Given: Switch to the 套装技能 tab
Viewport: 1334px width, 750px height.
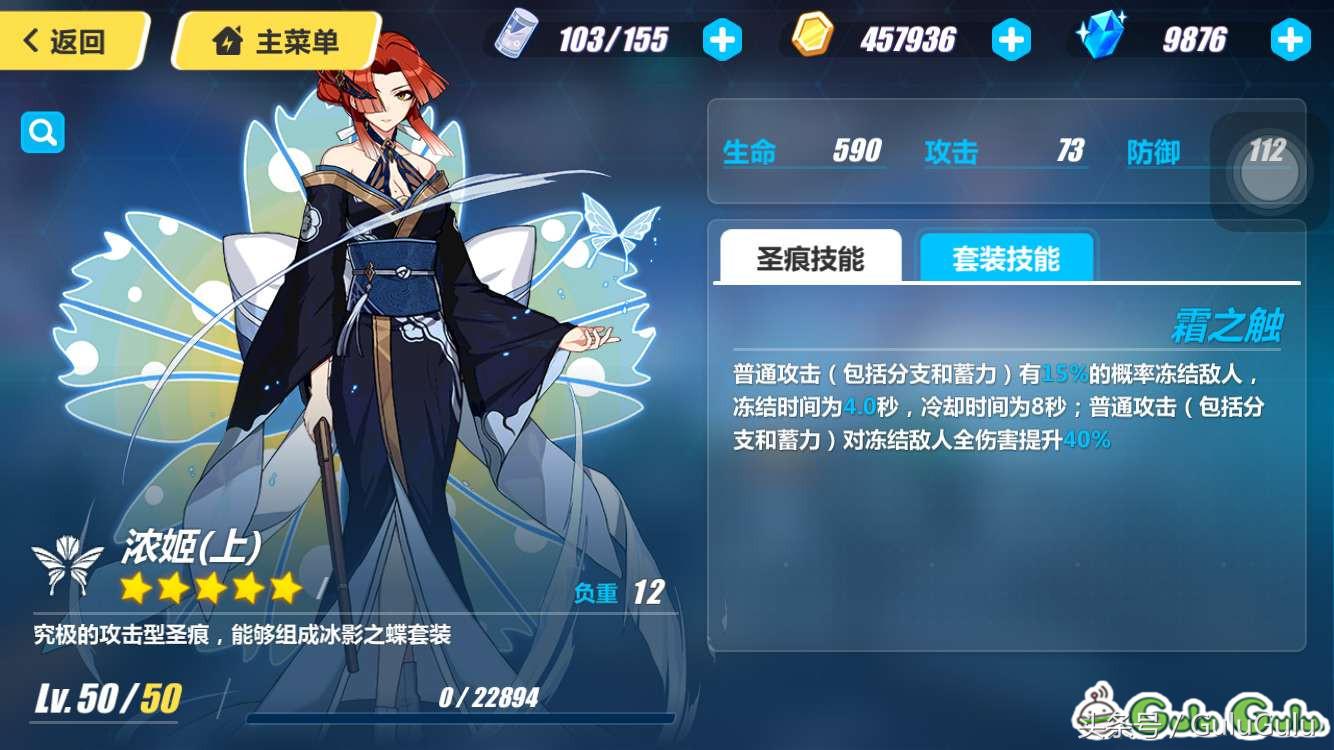Looking at the screenshot, I should [x=1007, y=257].
